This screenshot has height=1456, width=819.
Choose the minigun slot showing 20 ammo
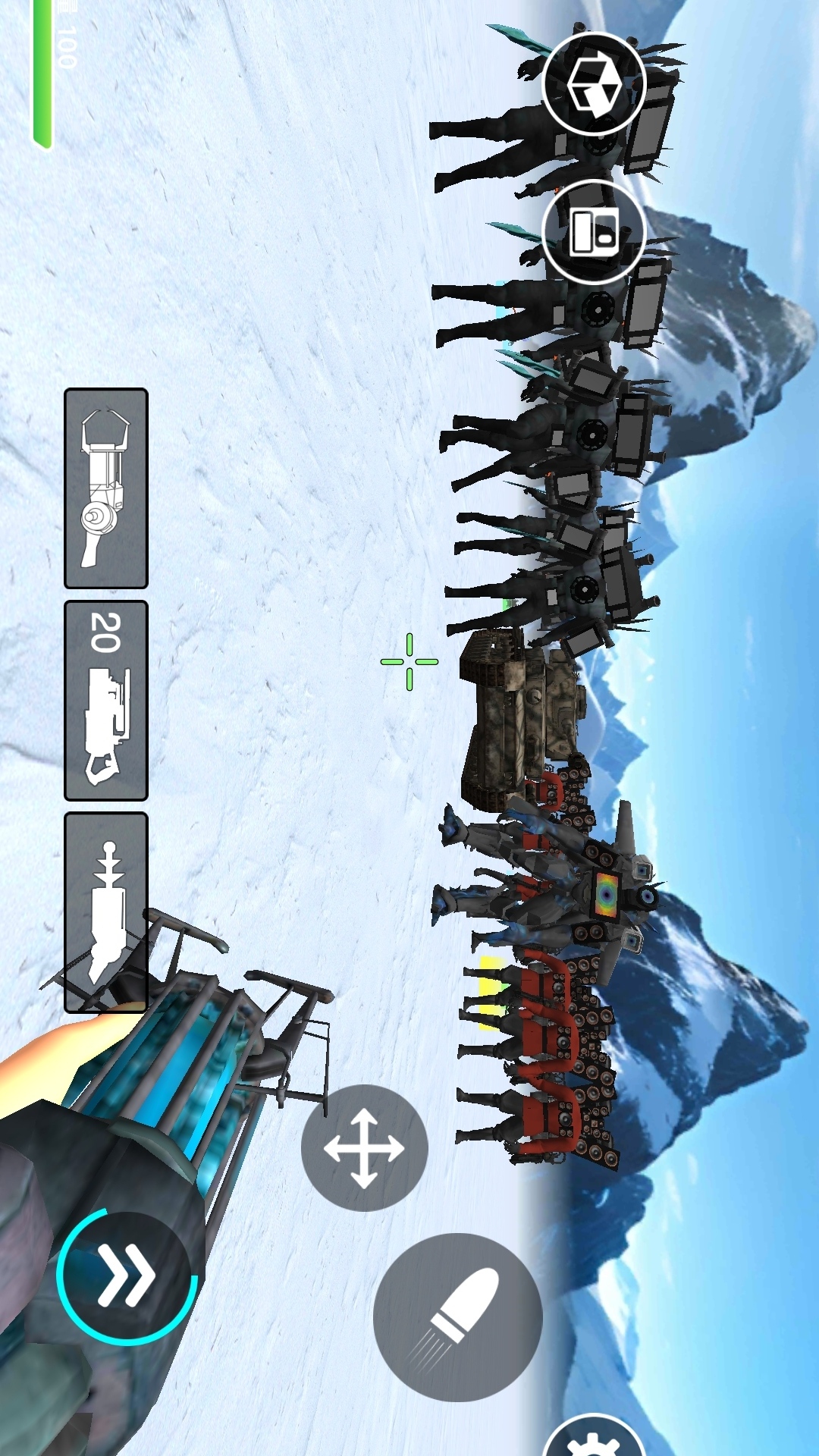106,701
